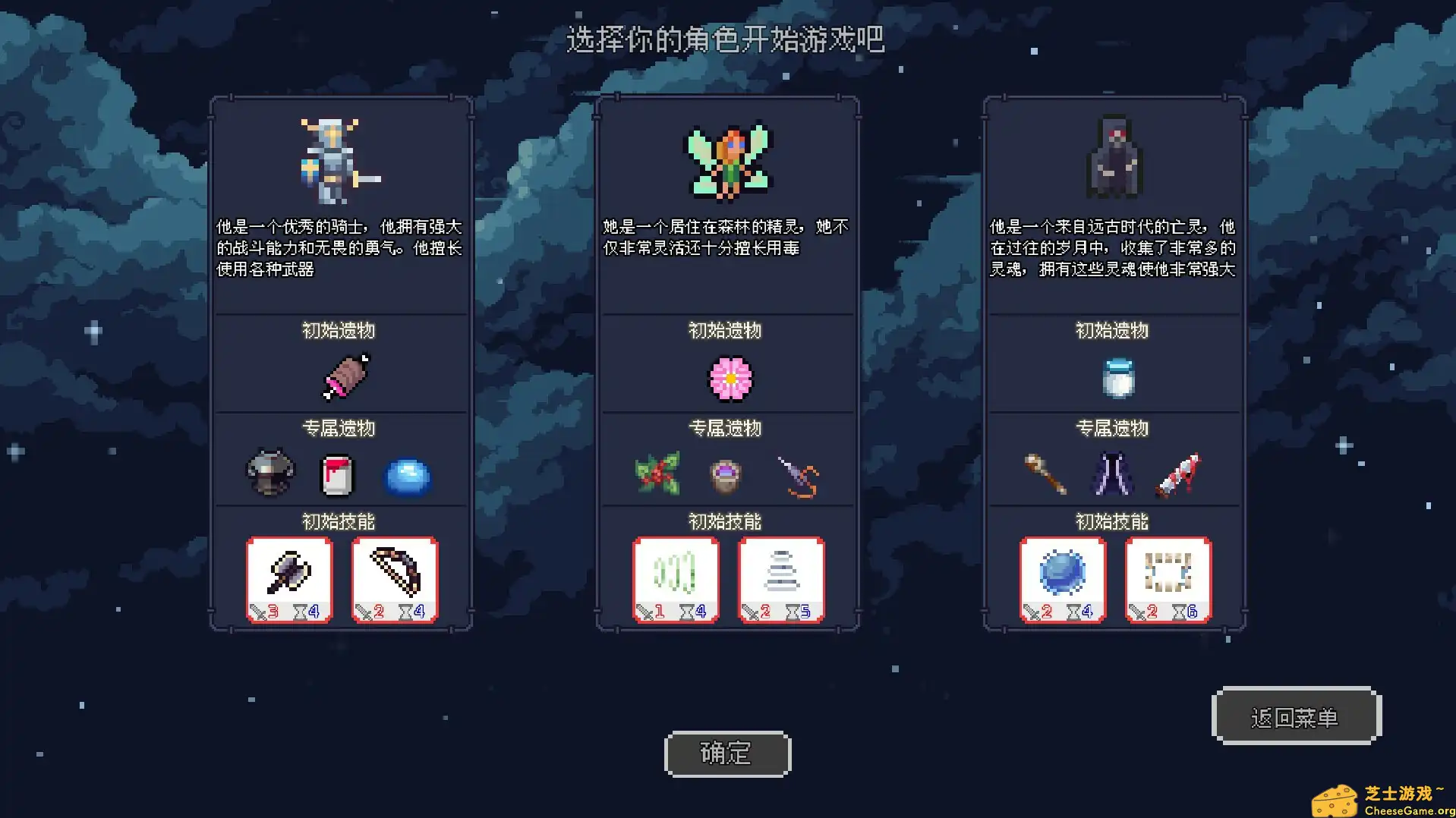
Task: Click the undead's bloody syringe relic
Action: tap(1180, 474)
